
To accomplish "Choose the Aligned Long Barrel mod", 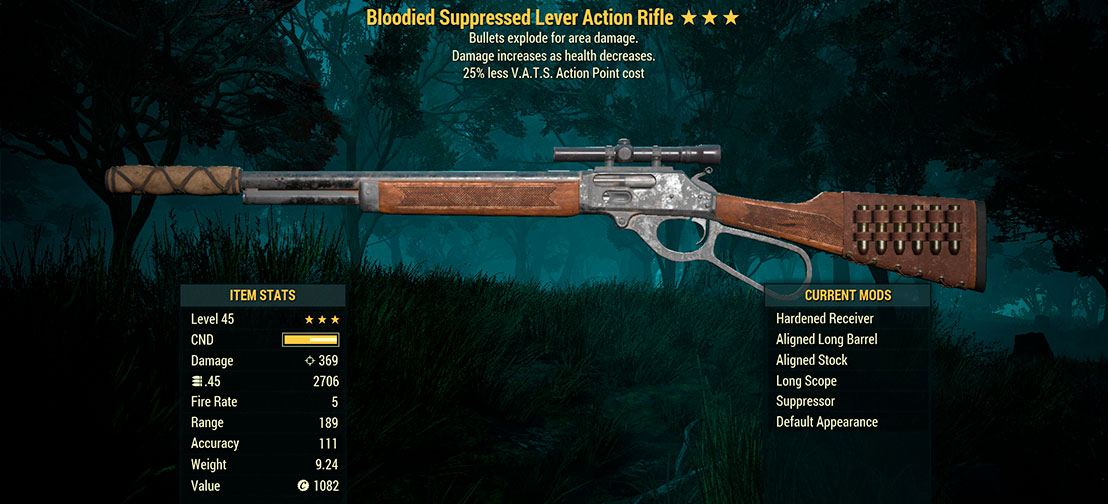I will (827, 340).
